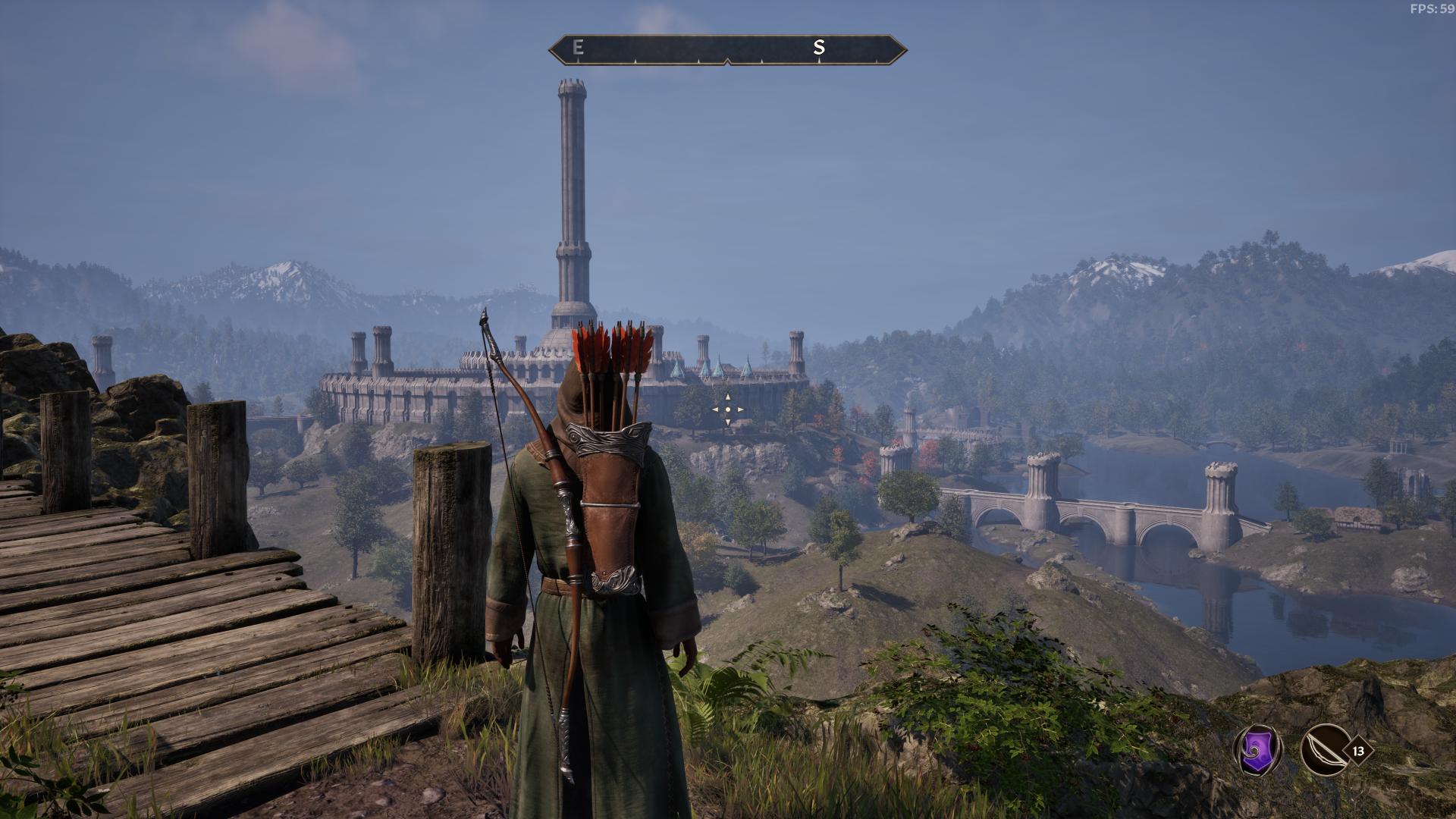Click the E marker on the compass
This screenshot has height=819, width=1456.
tap(579, 47)
